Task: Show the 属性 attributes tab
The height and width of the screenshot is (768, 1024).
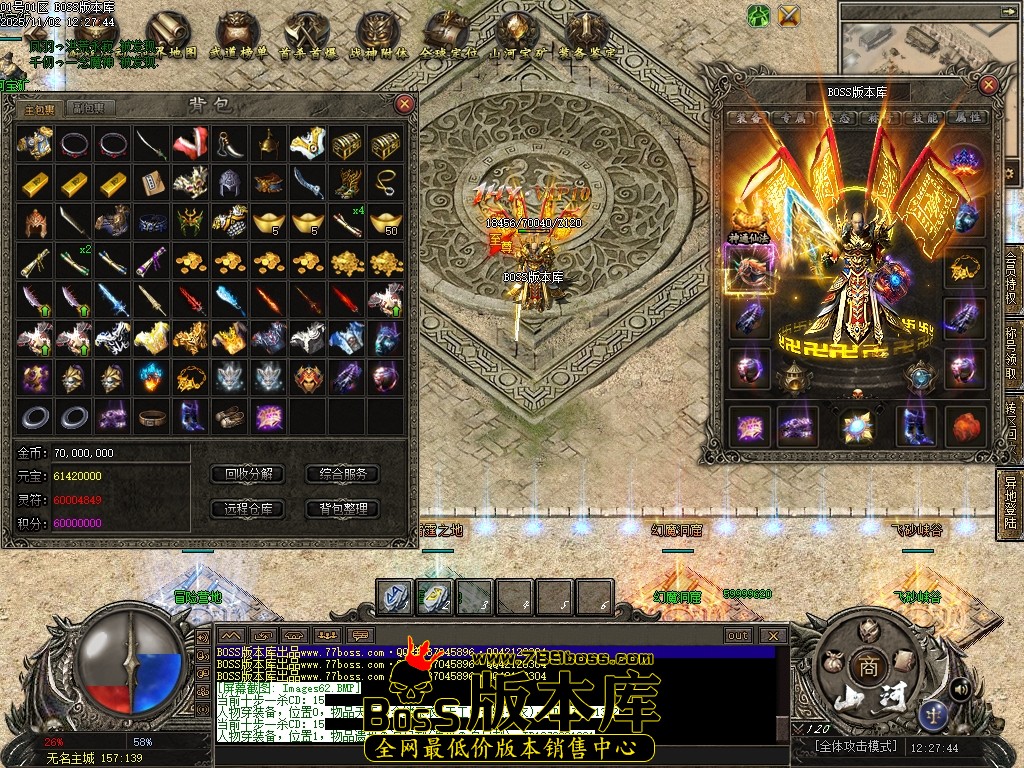Action: click(x=967, y=118)
